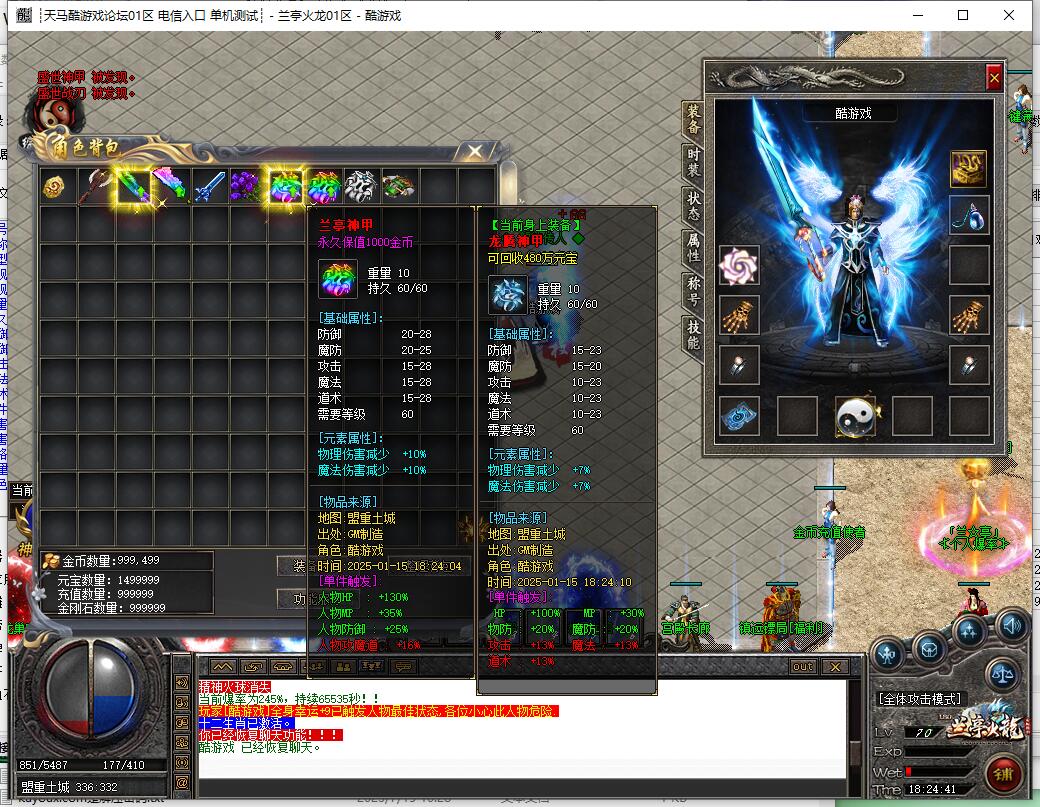Show the 属性 attributes tab

click(x=692, y=247)
